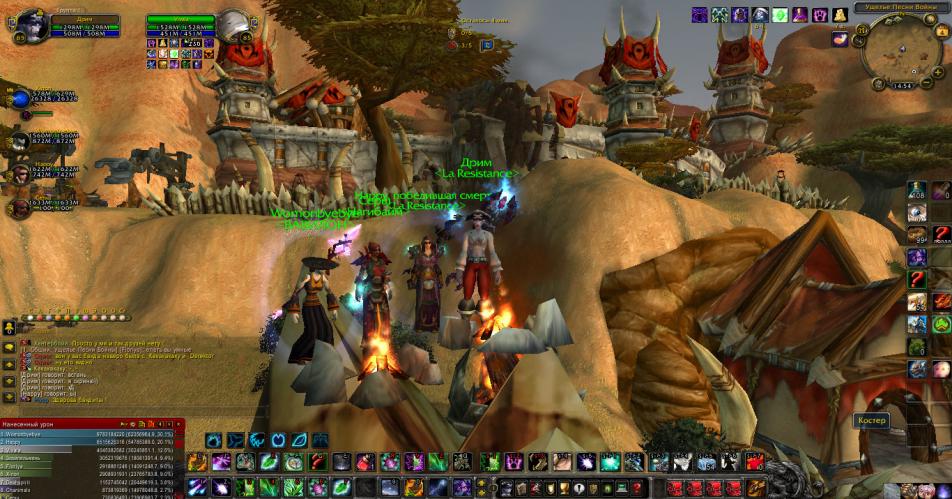Click the gold pile buff icon
Image resolution: width=952 pixels, height=499 pixels.
pyautogui.click(x=840, y=15)
